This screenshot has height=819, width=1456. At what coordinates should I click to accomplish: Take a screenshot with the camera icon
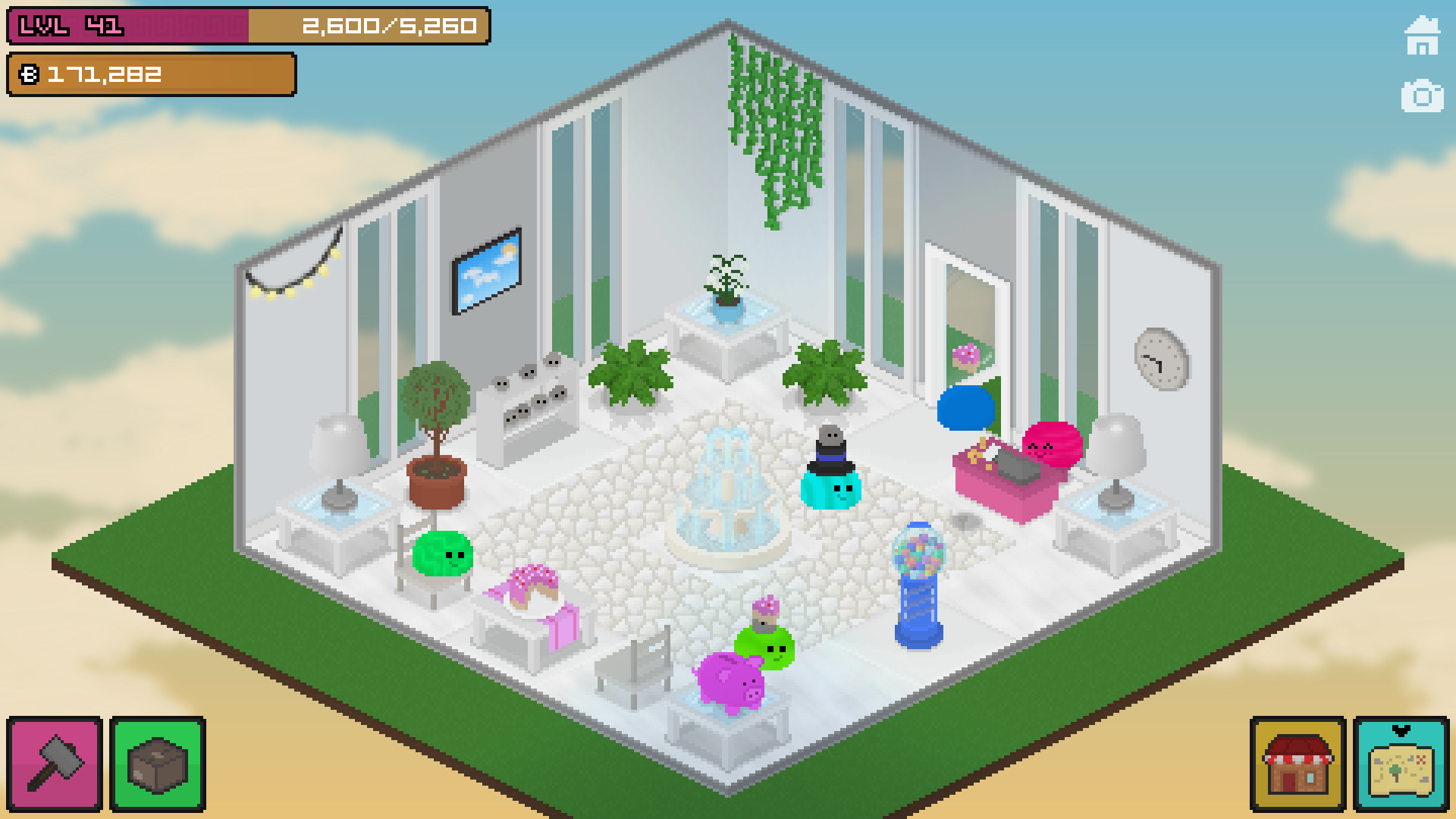[x=1424, y=96]
